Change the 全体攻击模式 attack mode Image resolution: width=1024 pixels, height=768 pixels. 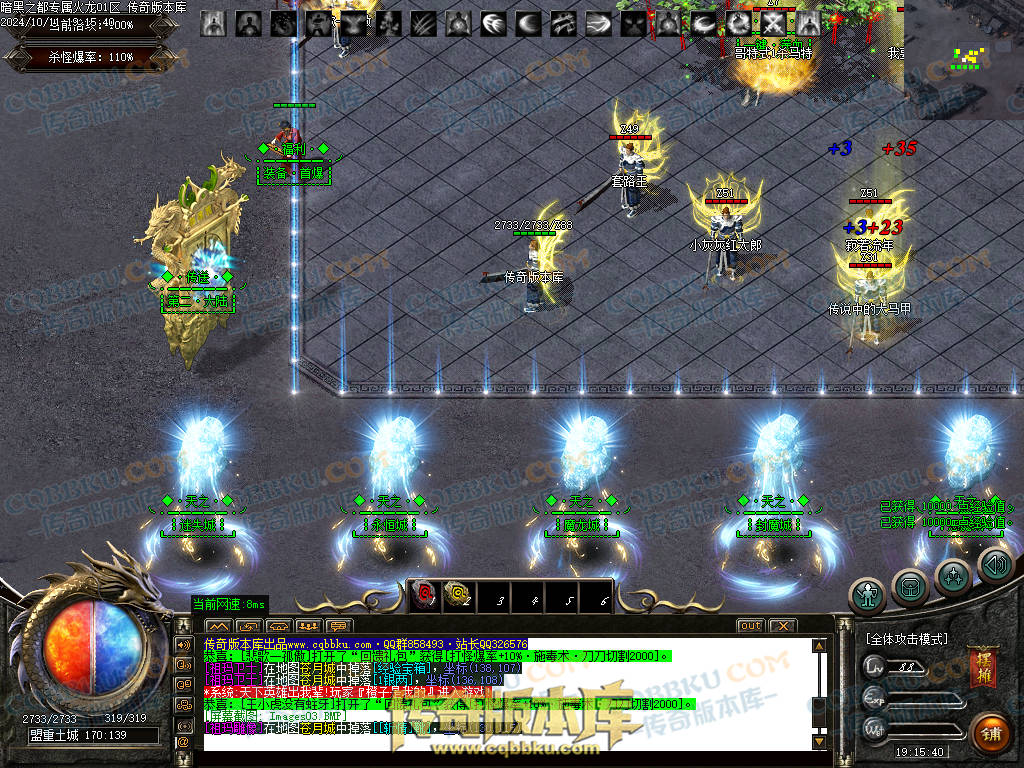[x=906, y=638]
